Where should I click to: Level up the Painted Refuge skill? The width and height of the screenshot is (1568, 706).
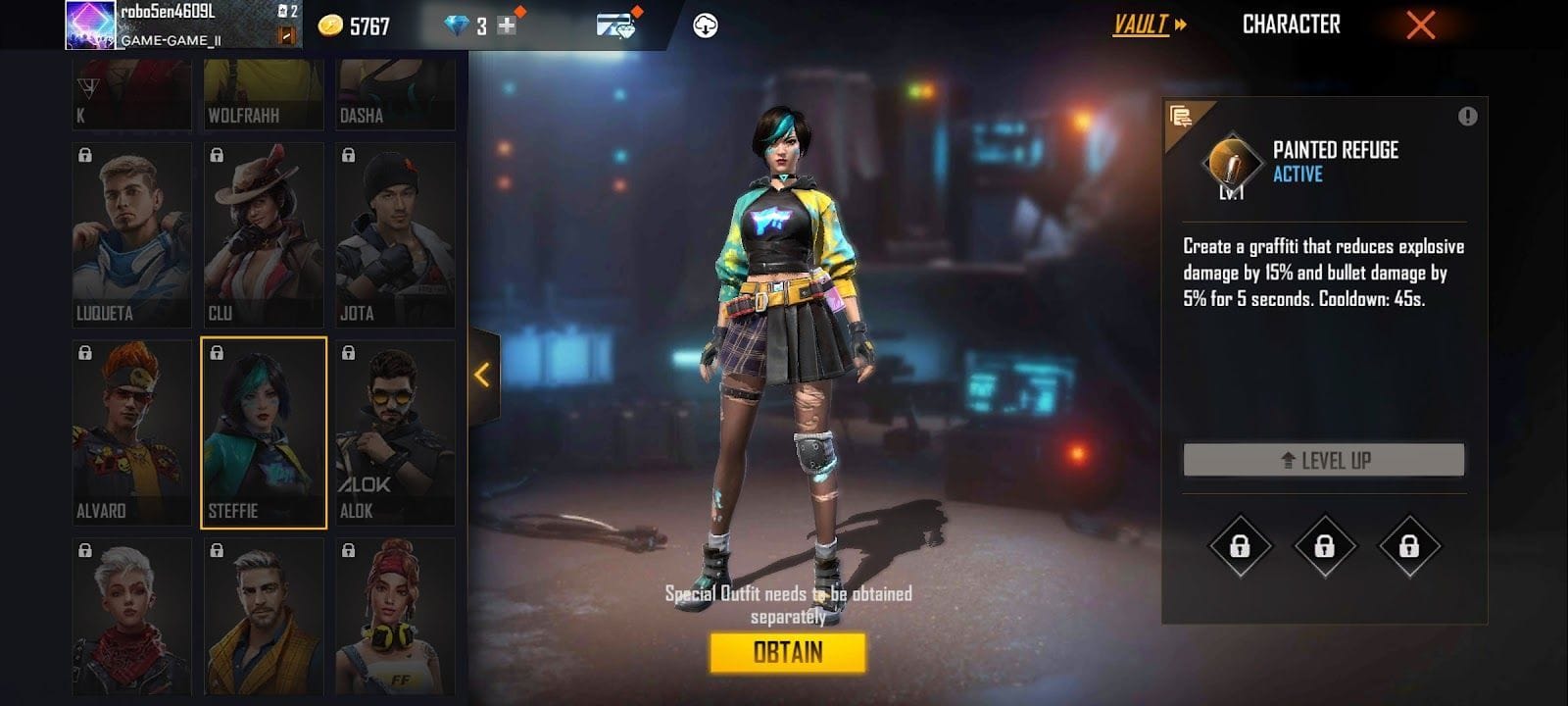(x=1323, y=460)
